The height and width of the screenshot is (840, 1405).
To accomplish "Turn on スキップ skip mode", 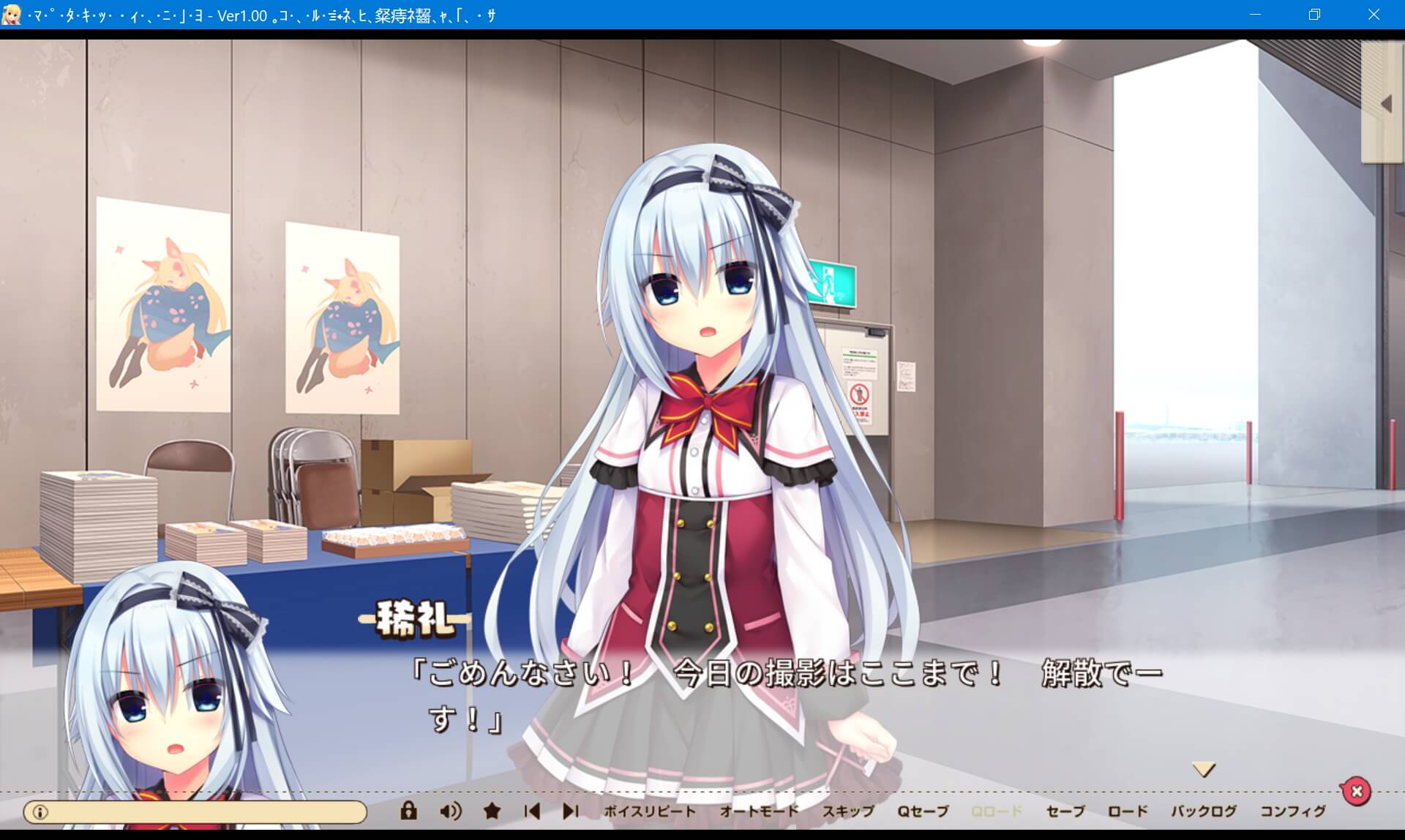I will [x=849, y=811].
